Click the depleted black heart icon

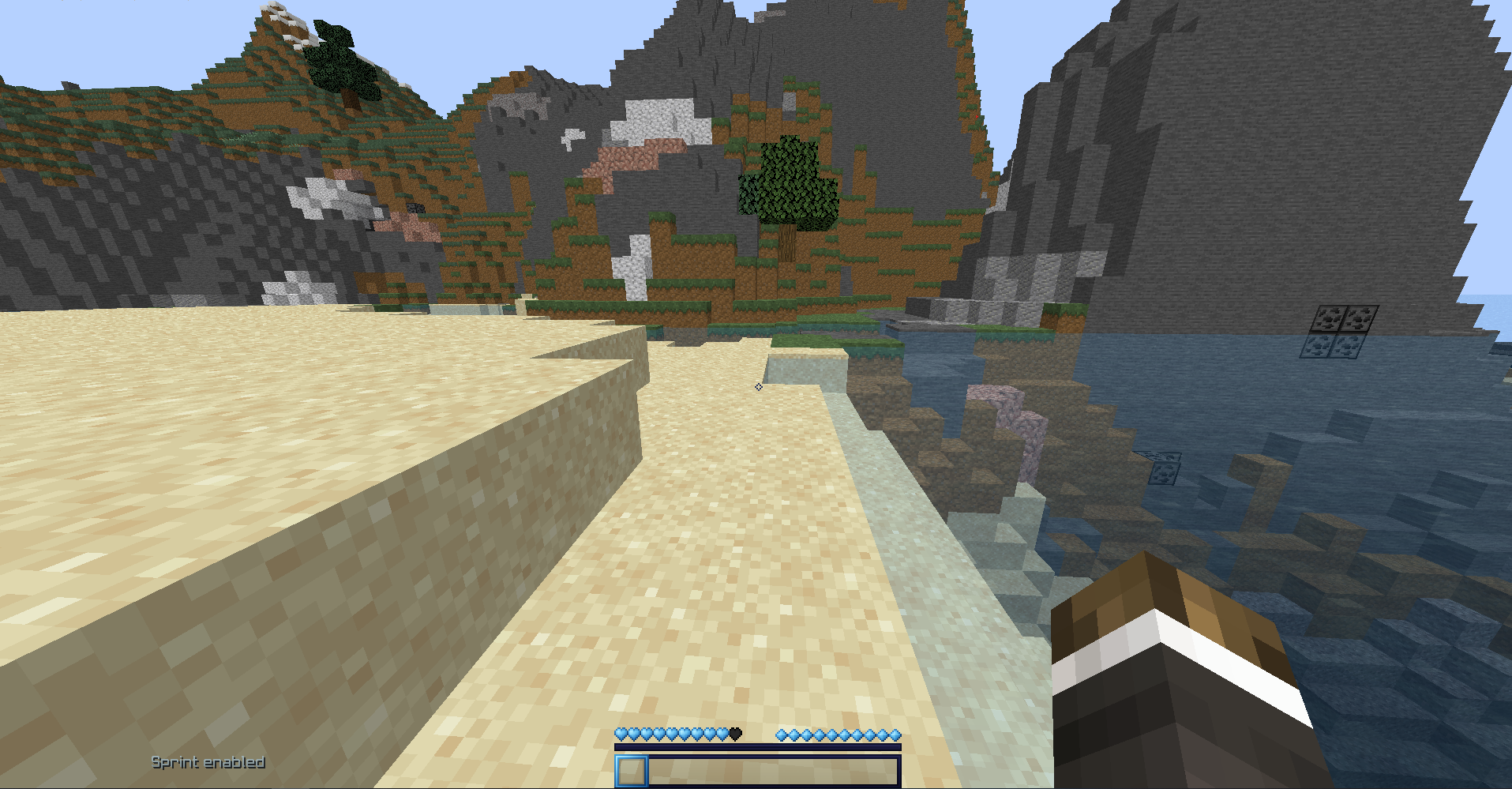736,733
